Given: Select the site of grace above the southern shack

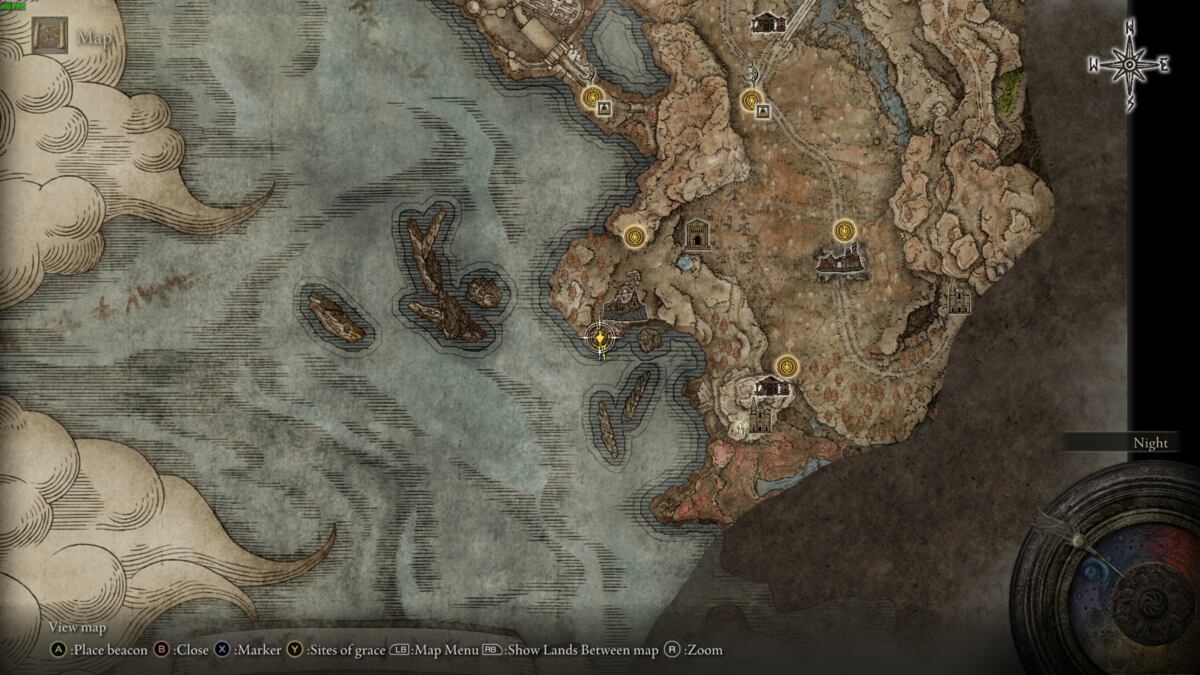Looking at the screenshot, I should pyautogui.click(x=788, y=365).
